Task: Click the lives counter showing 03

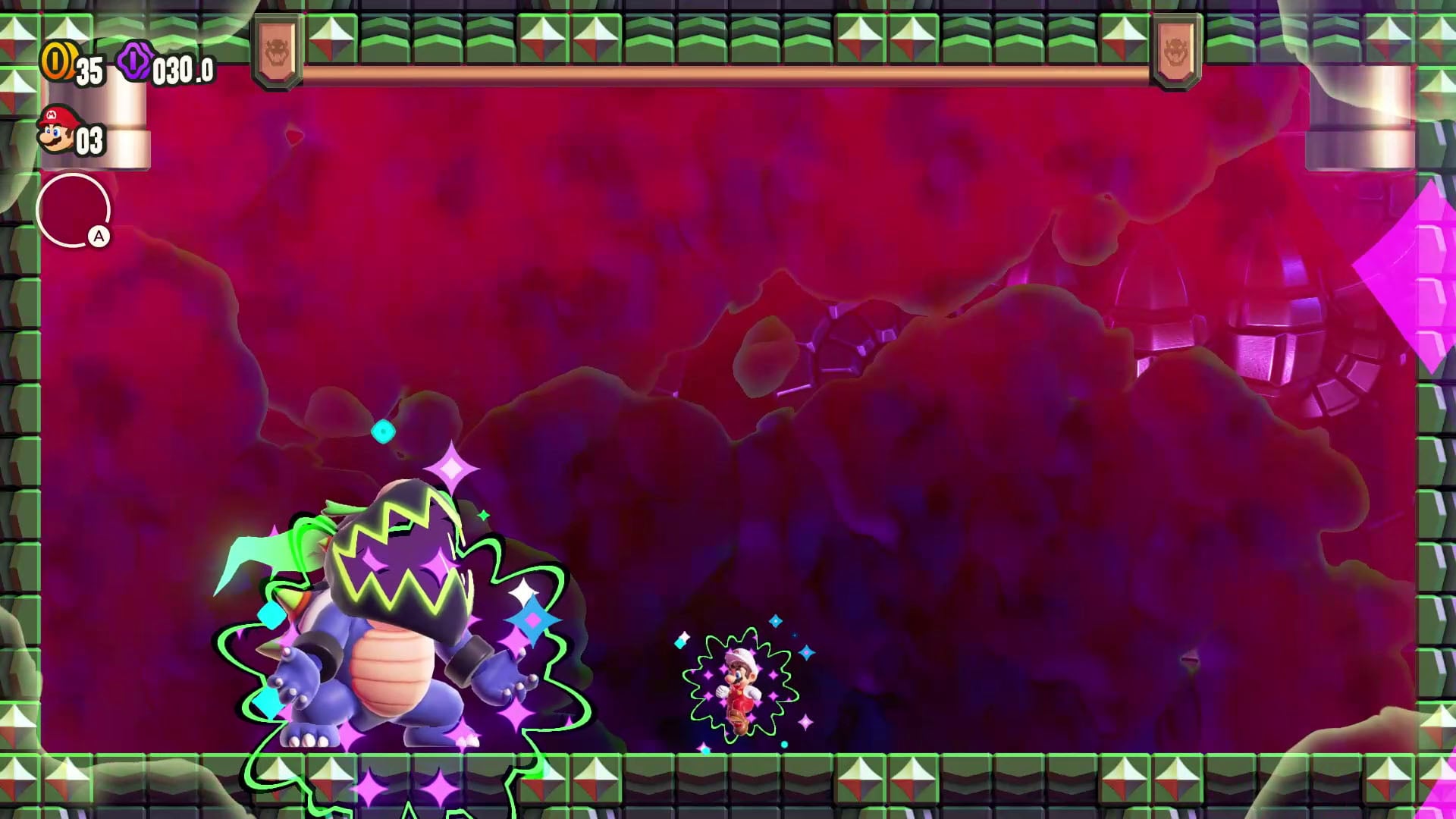Action: [x=89, y=139]
